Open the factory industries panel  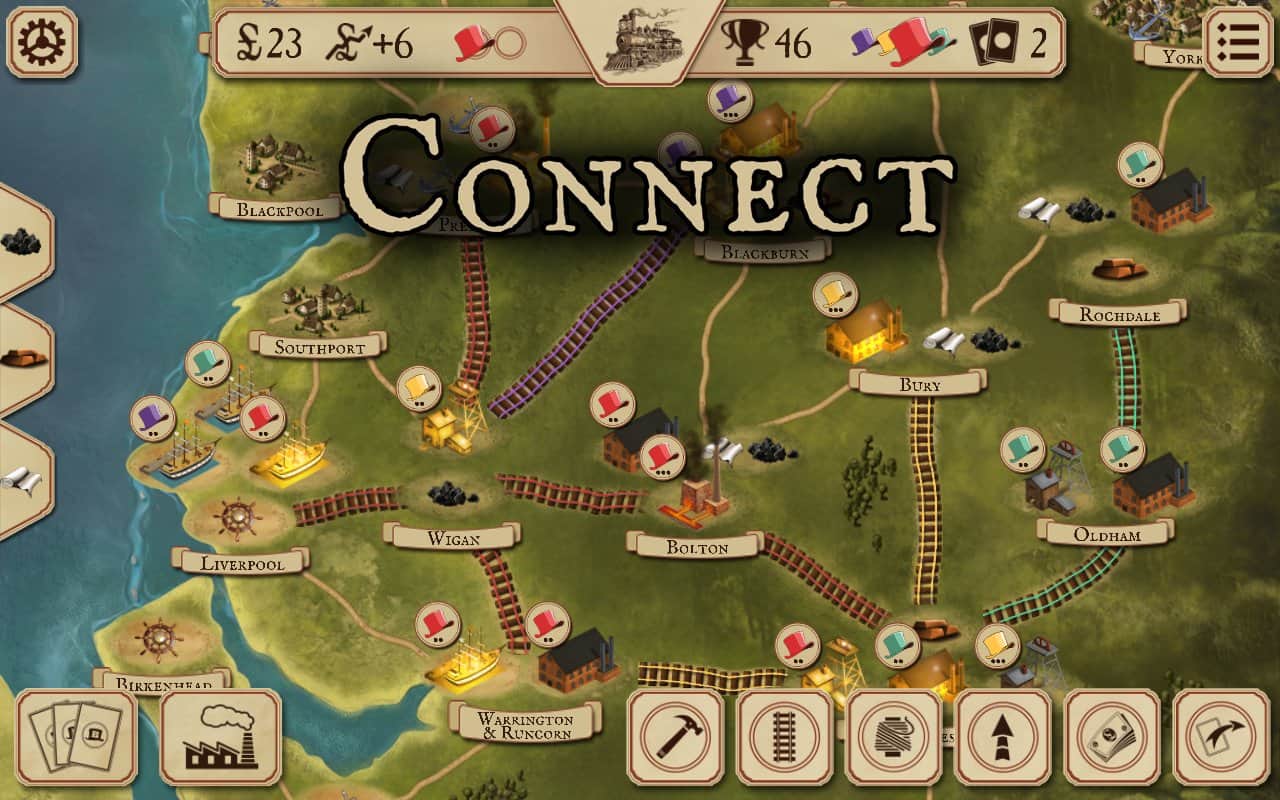coord(221,737)
